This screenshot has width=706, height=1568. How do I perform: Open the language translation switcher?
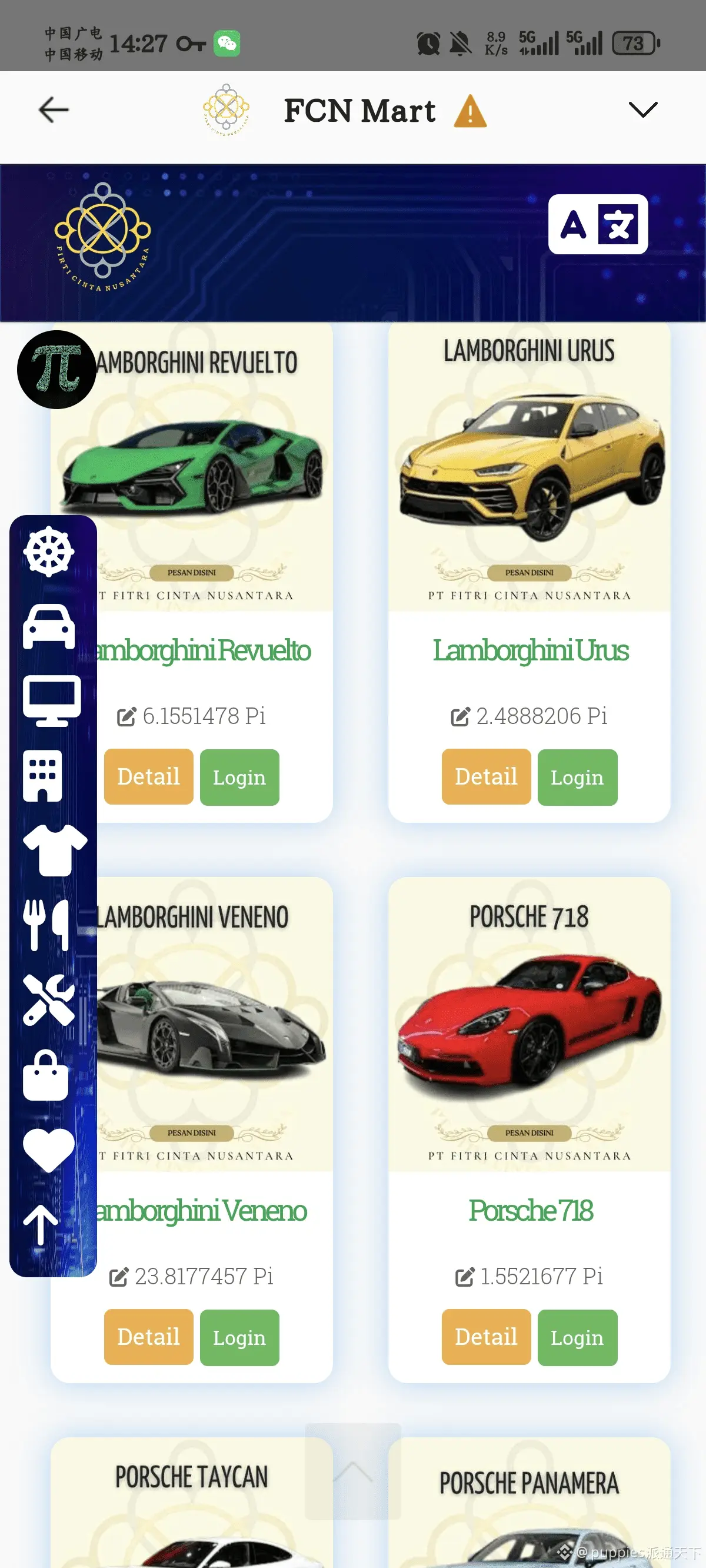point(598,224)
